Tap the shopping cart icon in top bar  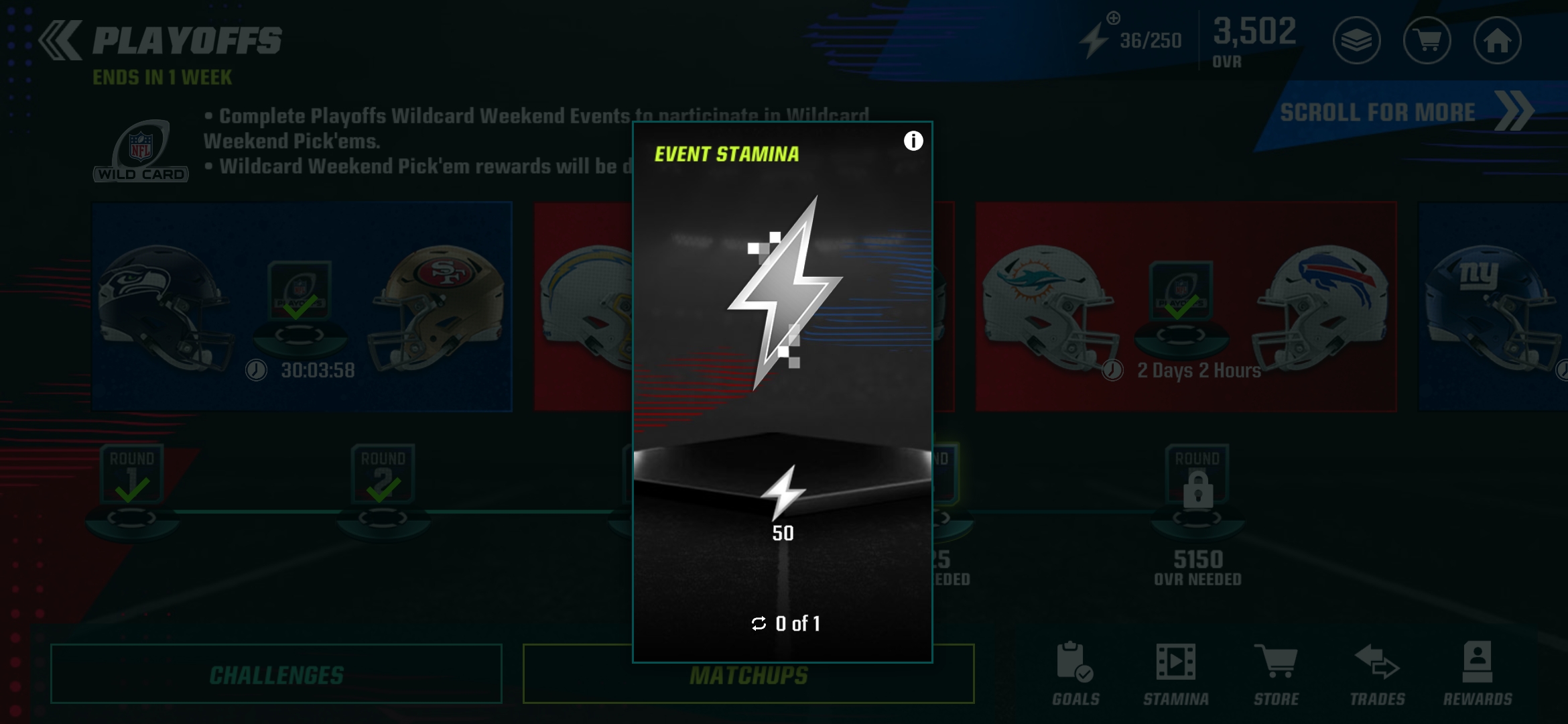[1427, 41]
